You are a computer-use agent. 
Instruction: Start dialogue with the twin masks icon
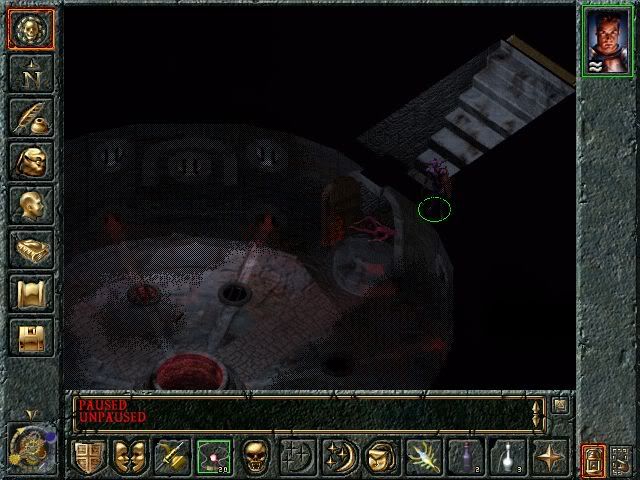click(x=130, y=457)
